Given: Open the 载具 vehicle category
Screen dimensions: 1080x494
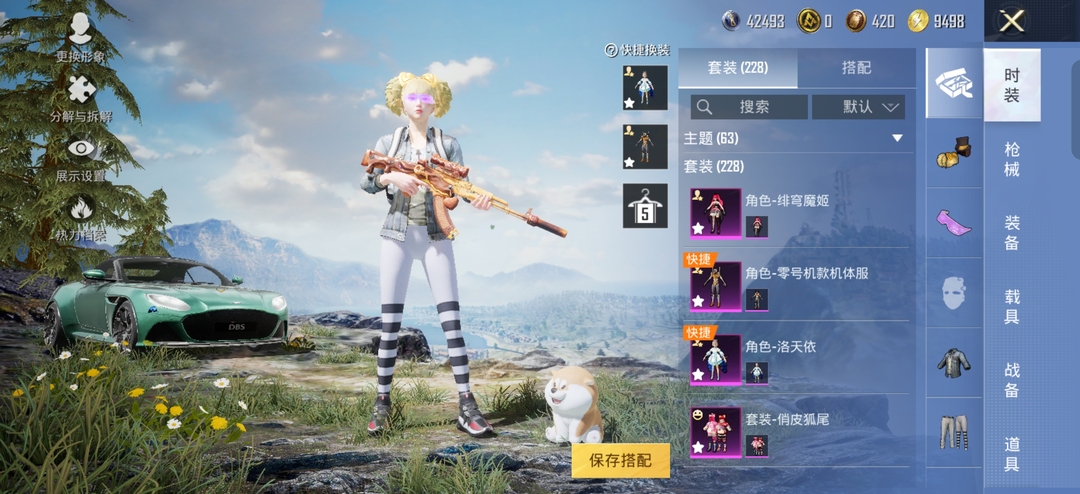Looking at the screenshot, I should (1012, 307).
